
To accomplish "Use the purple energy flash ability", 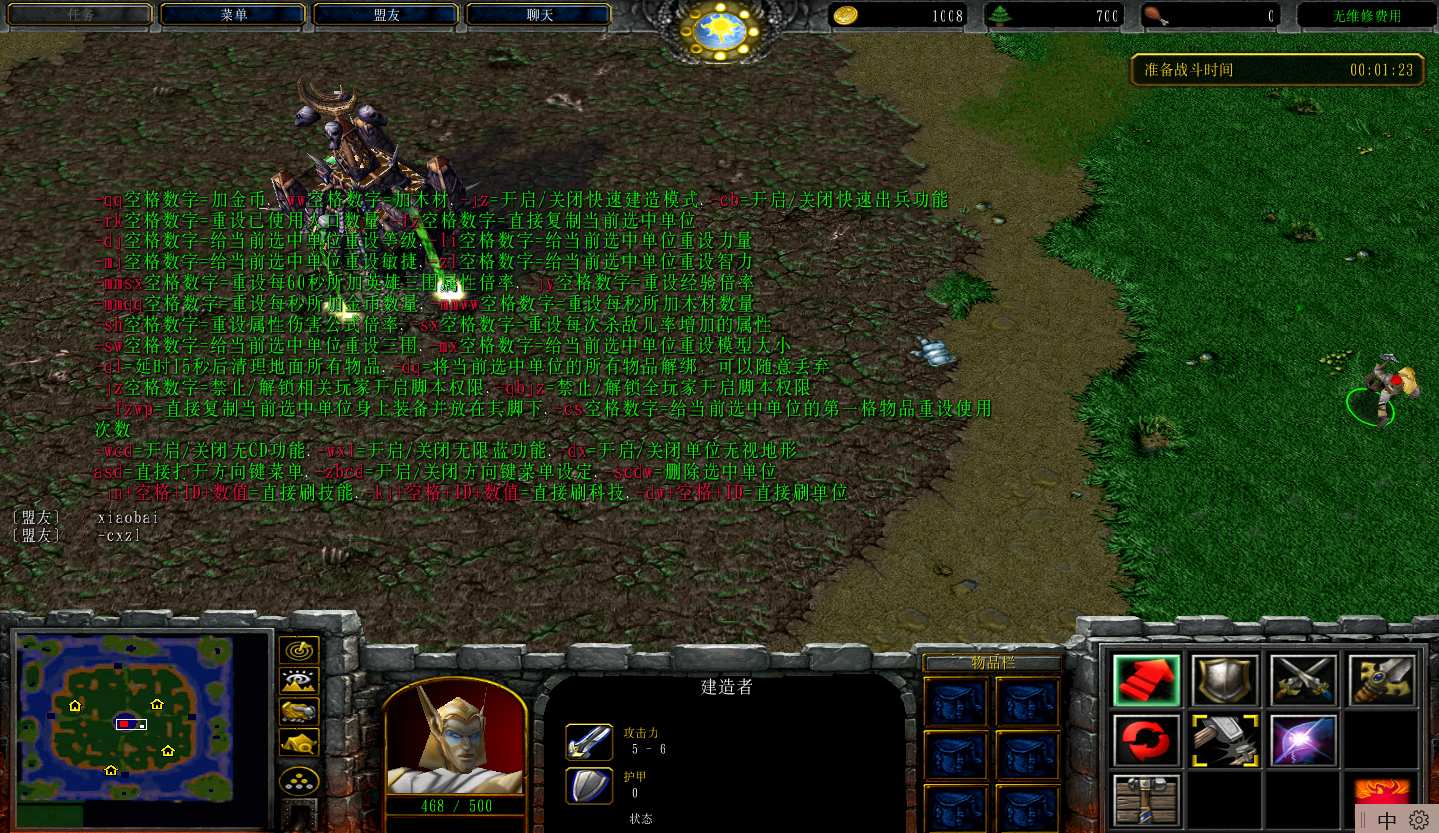I will (x=1303, y=741).
